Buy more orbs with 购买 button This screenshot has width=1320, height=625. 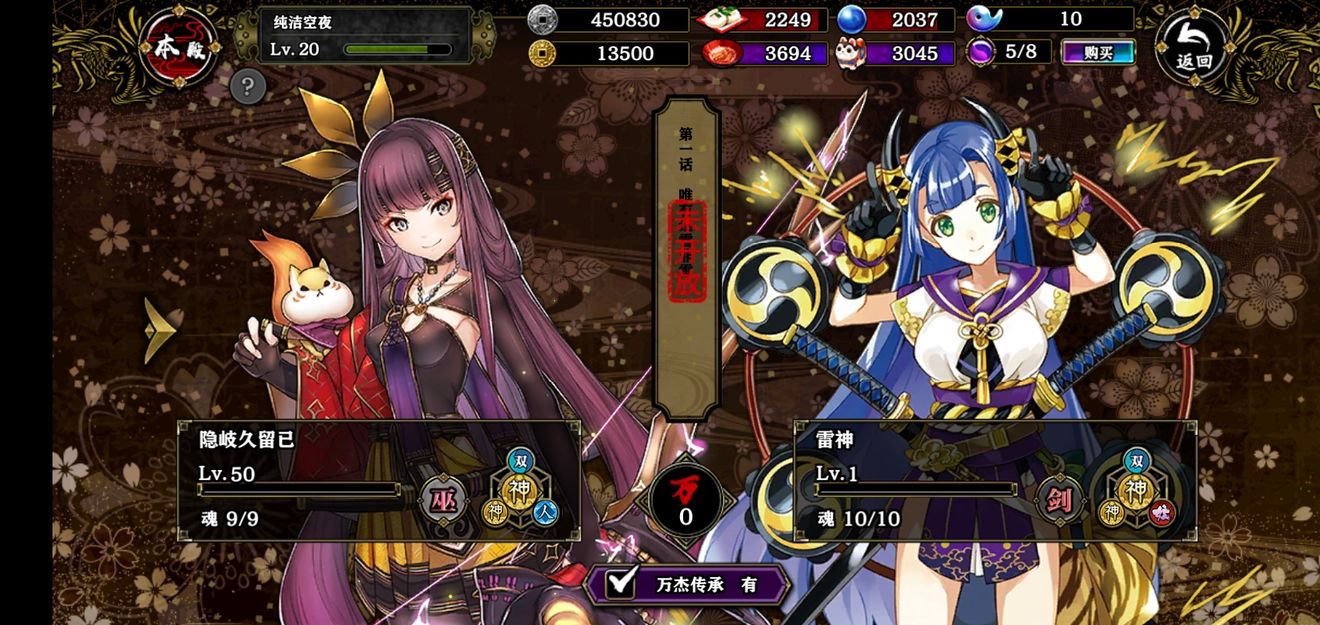click(1098, 52)
